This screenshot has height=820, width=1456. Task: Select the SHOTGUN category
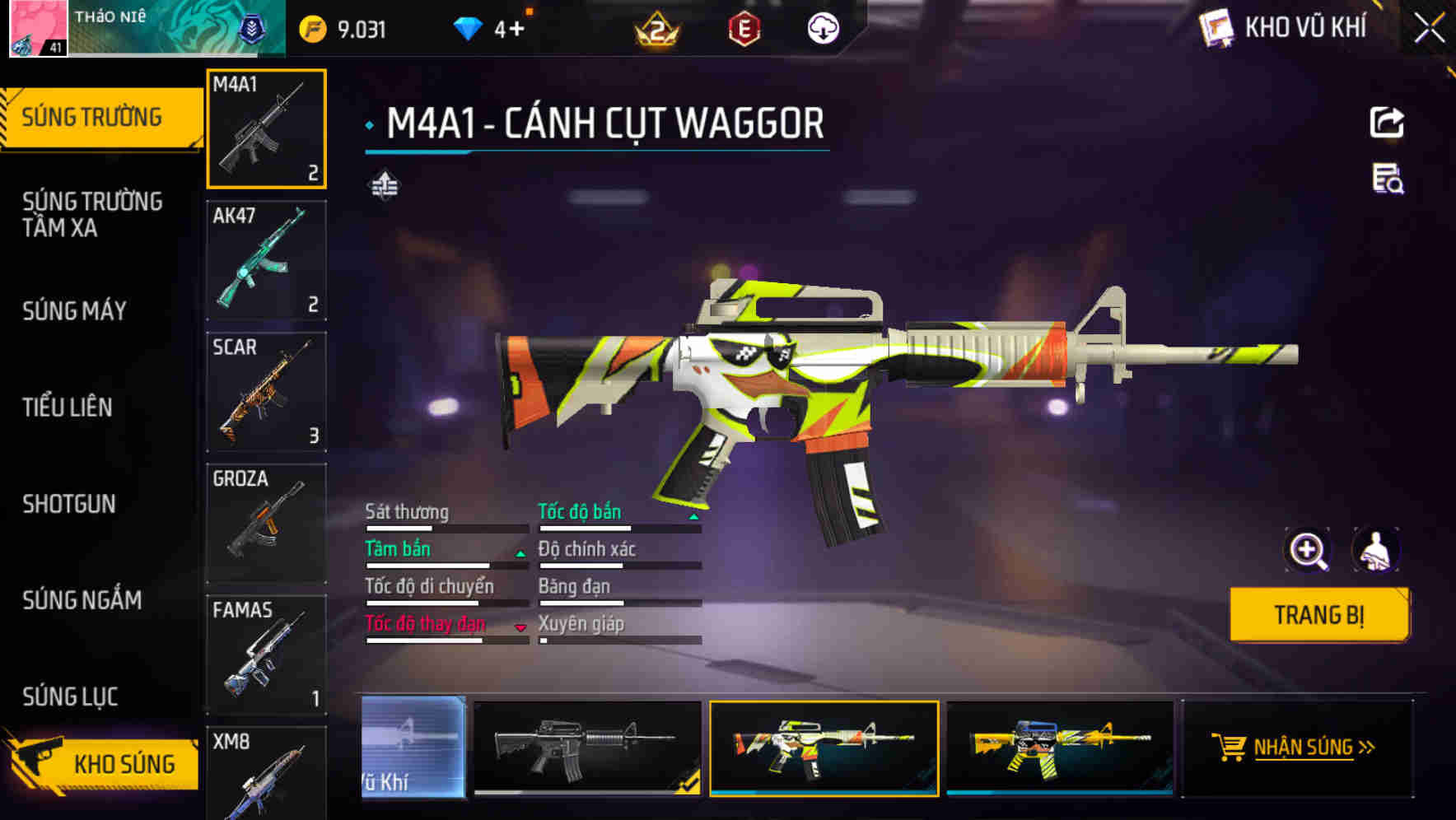point(69,504)
